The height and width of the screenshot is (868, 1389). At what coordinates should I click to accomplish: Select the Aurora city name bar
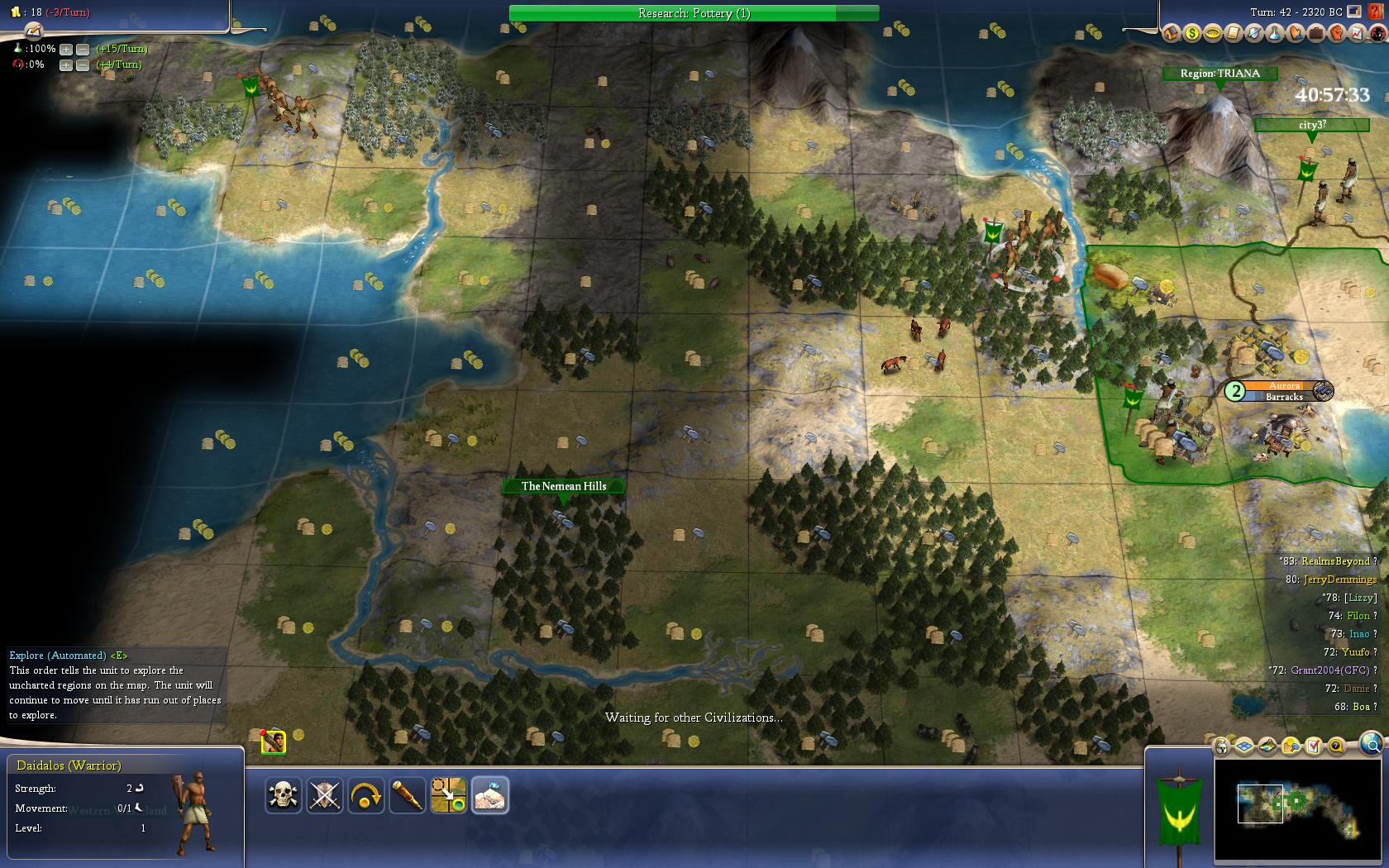click(x=1284, y=386)
